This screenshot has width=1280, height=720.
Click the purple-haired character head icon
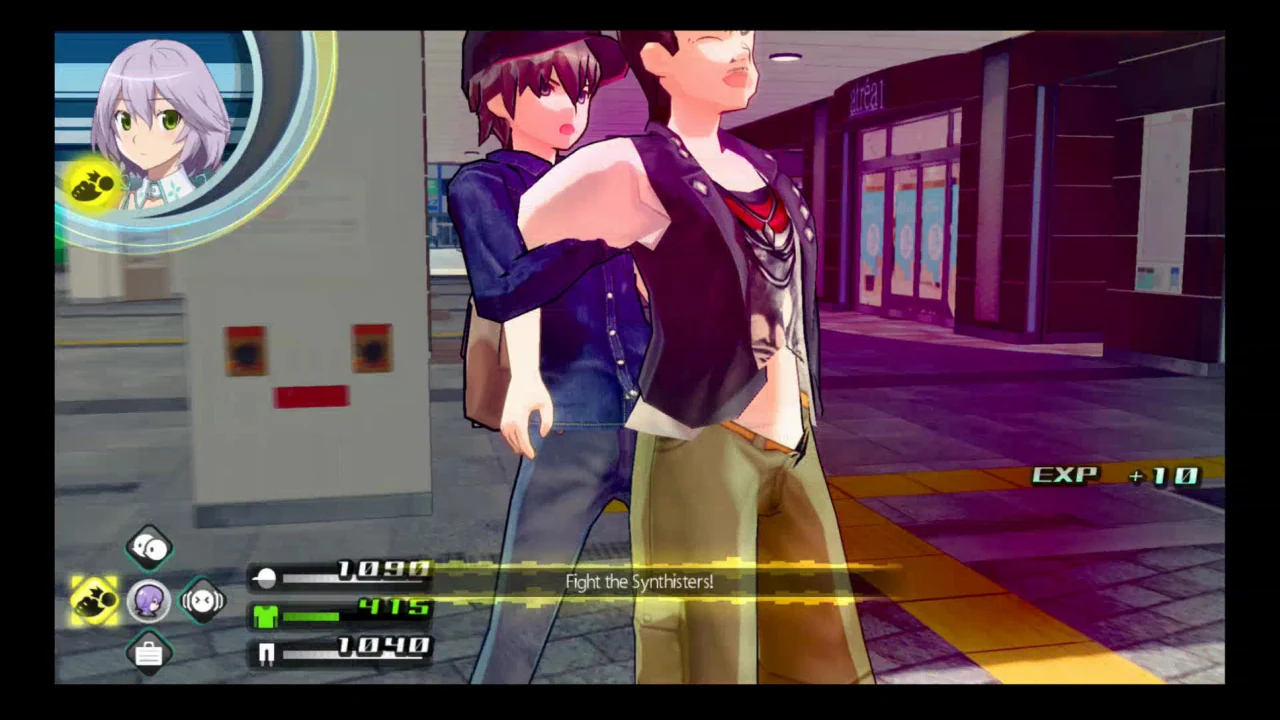(x=148, y=598)
